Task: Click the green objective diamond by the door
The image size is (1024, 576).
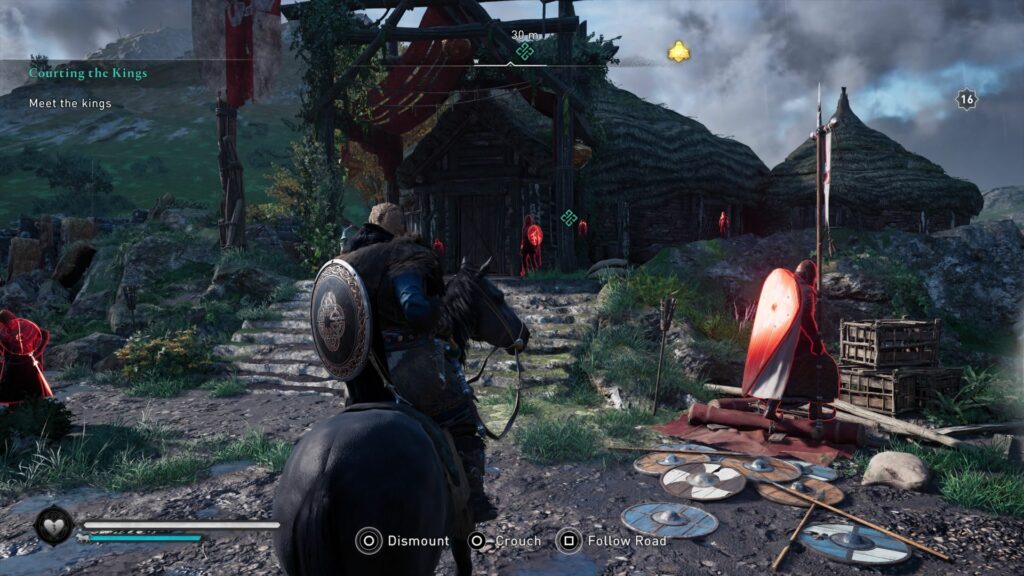Action: coord(569,218)
